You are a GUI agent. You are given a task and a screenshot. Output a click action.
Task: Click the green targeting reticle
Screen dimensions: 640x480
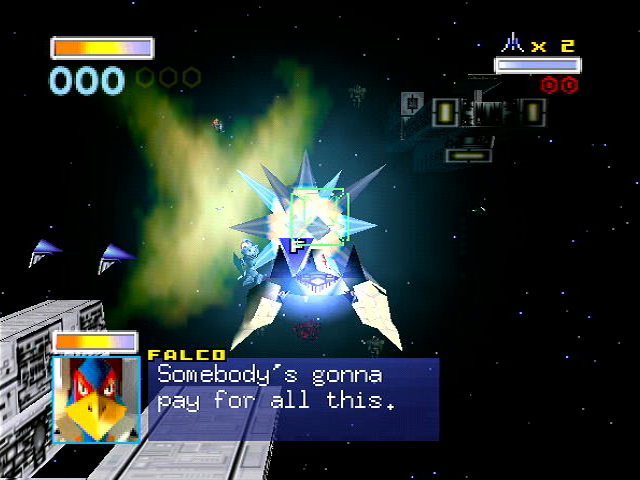click(318, 216)
